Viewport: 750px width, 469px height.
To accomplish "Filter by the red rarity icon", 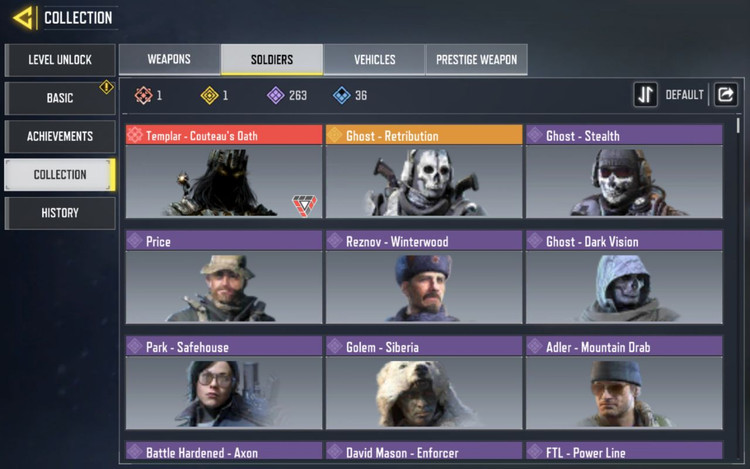I will (144, 96).
